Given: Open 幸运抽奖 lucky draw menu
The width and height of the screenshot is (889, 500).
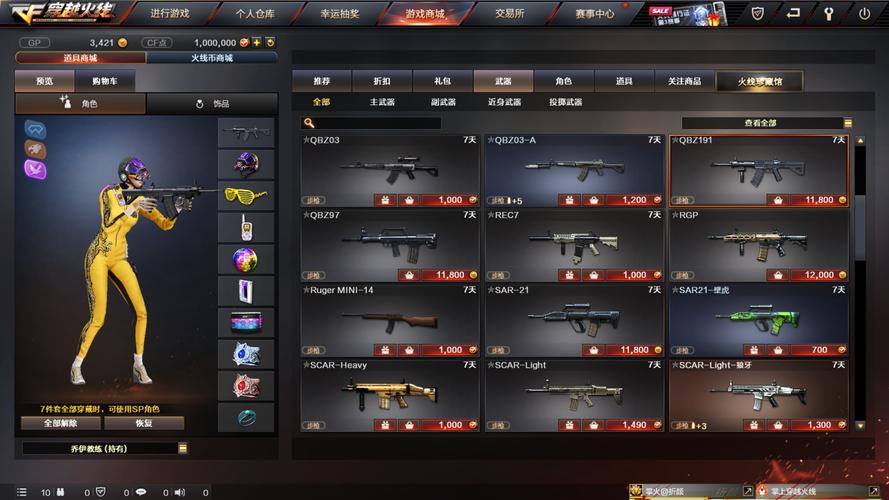Looking at the screenshot, I should coord(341,14).
